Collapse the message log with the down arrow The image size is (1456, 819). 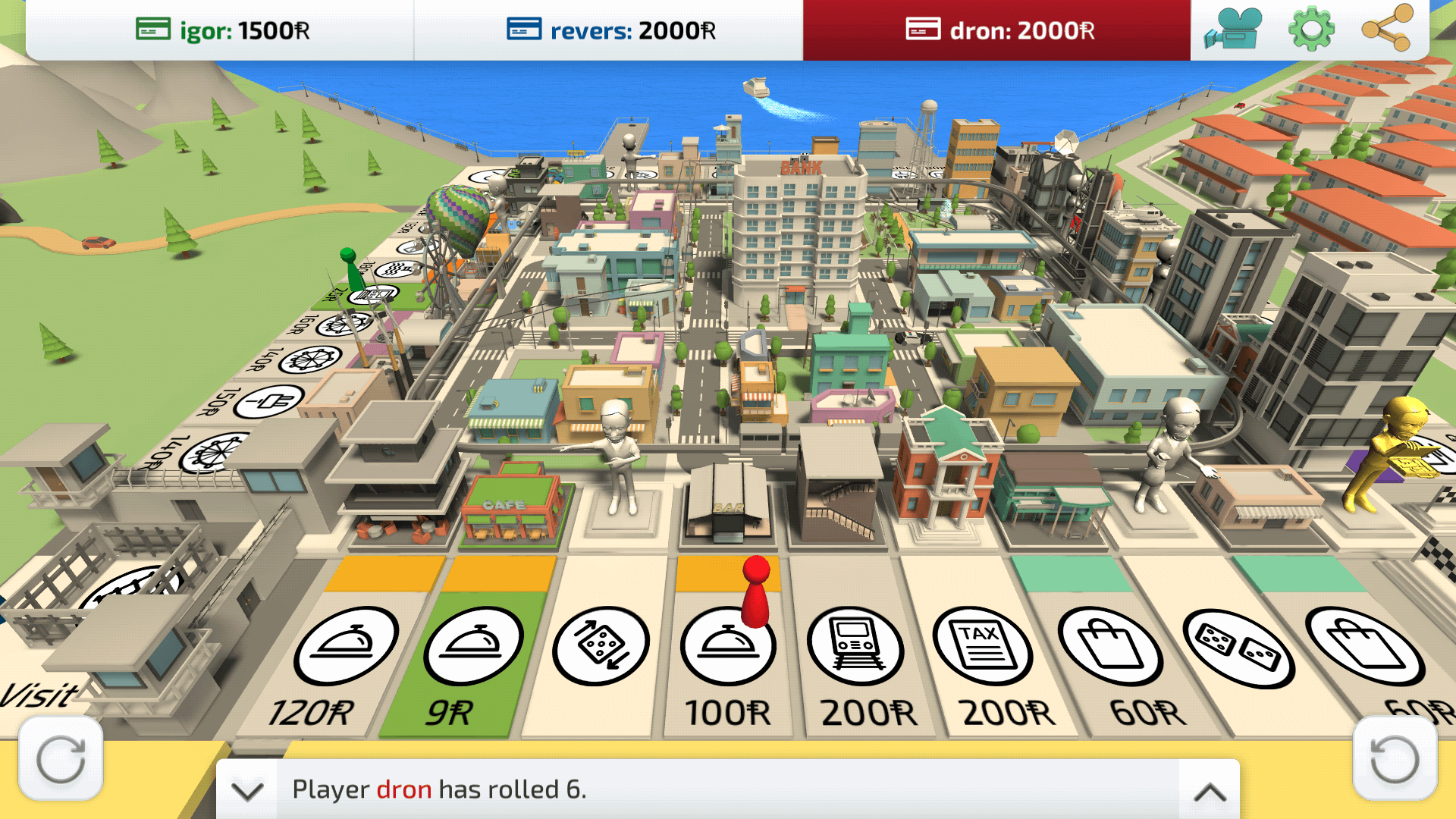point(247,791)
